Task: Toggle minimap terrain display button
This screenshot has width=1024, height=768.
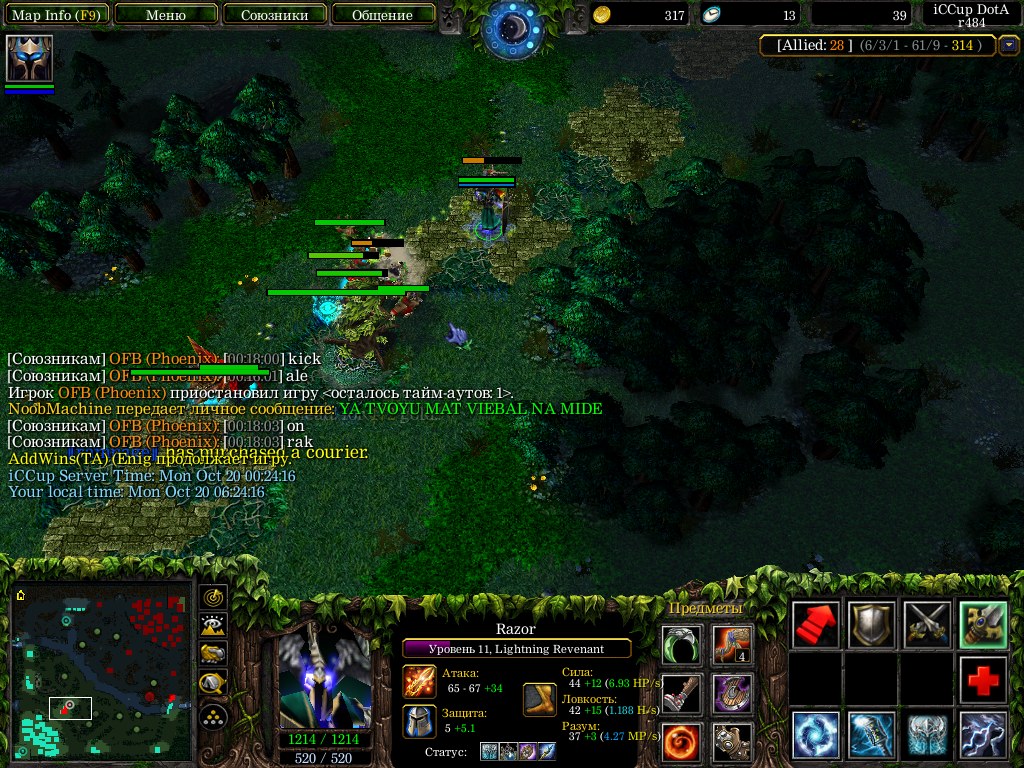Action: [213, 626]
